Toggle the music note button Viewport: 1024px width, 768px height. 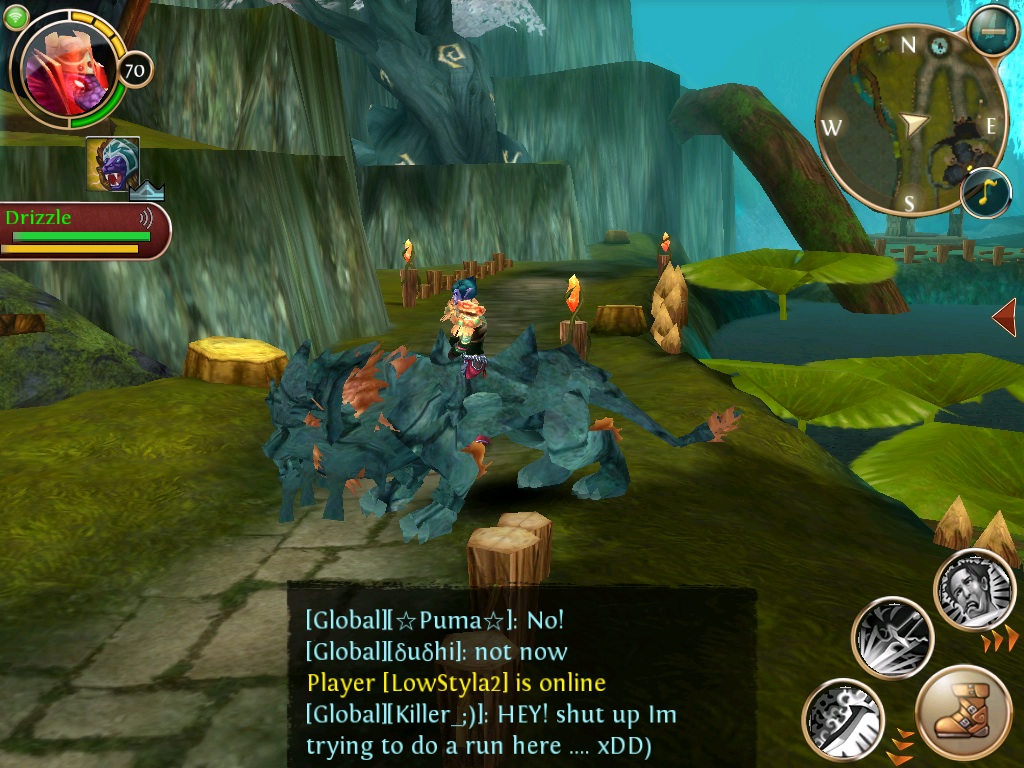click(x=986, y=193)
